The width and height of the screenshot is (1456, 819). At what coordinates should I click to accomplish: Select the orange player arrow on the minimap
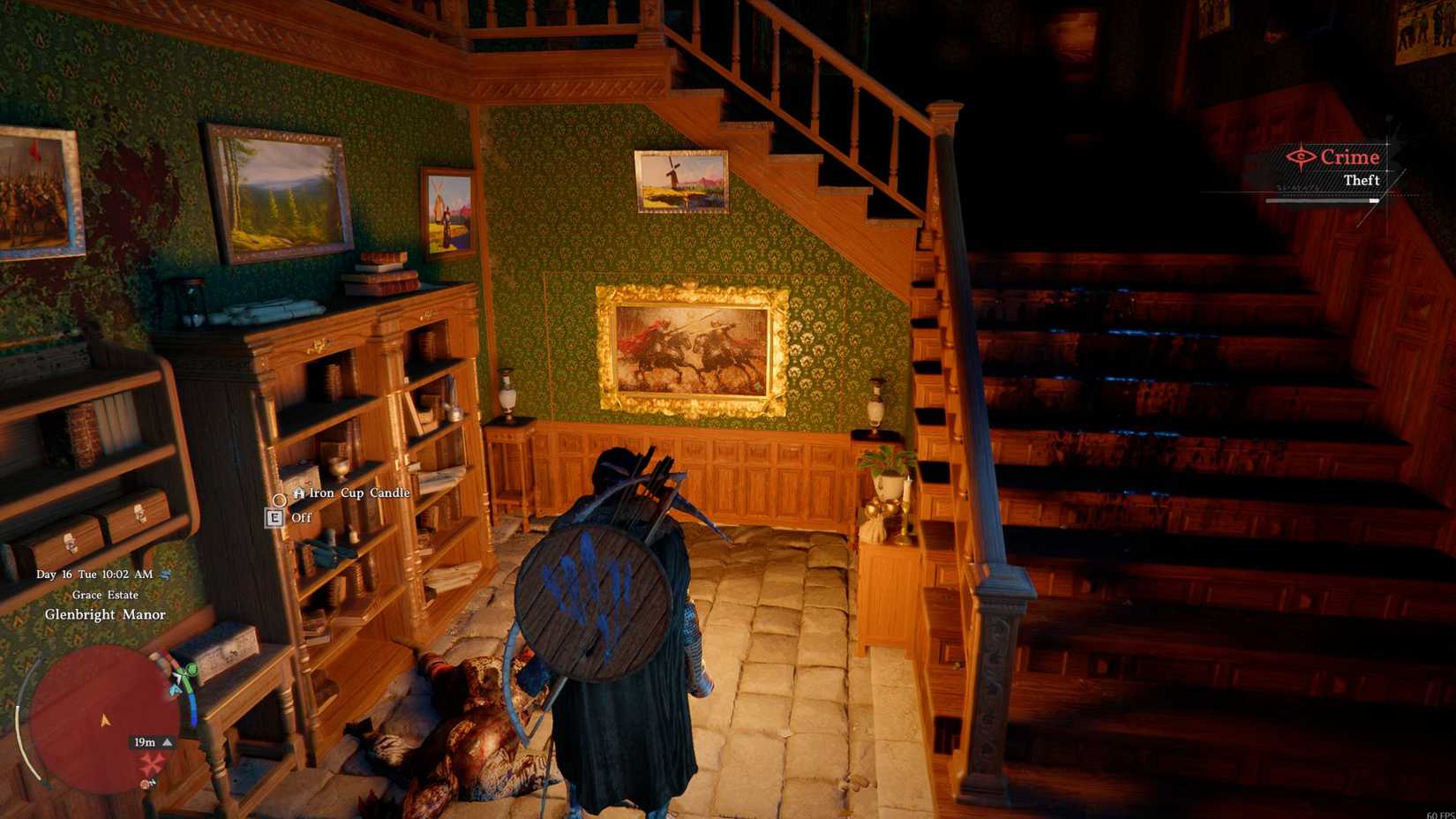tap(104, 721)
